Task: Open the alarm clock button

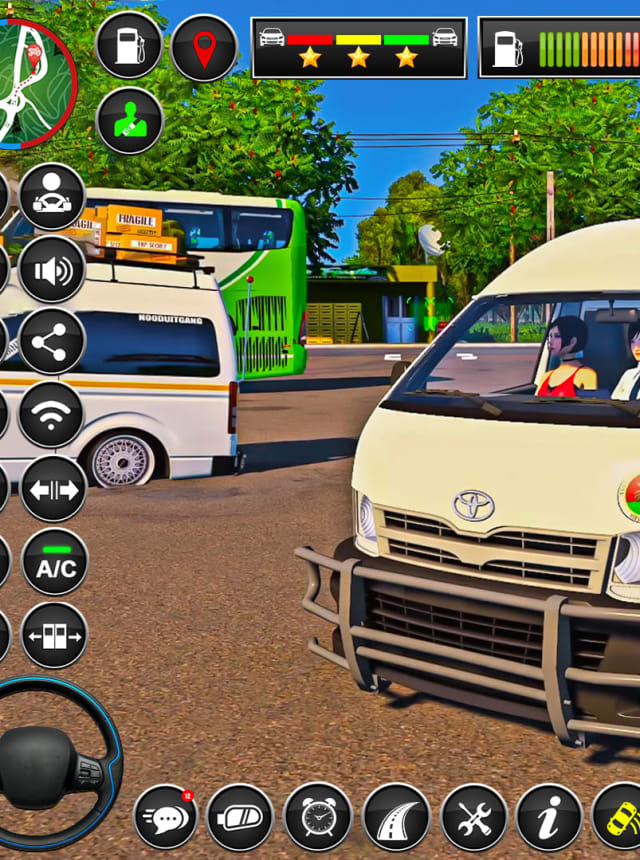Action: tap(317, 817)
